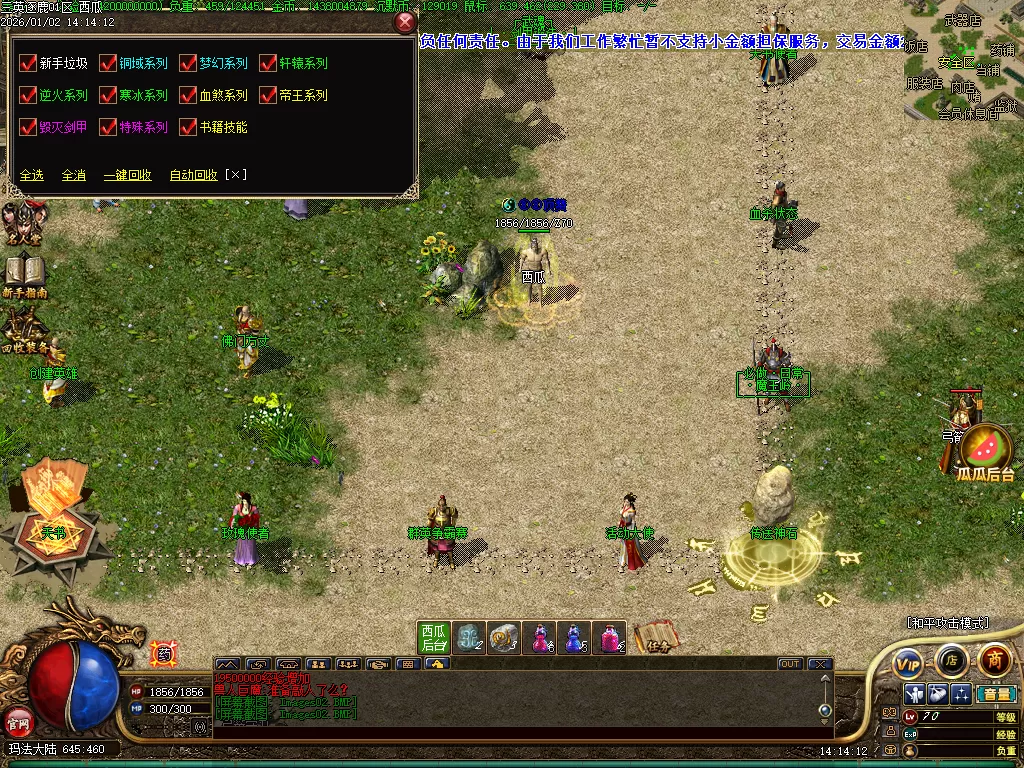Open the 回收装备 equipment recycle icon
The width and height of the screenshot is (1024, 768).
click(x=22, y=330)
